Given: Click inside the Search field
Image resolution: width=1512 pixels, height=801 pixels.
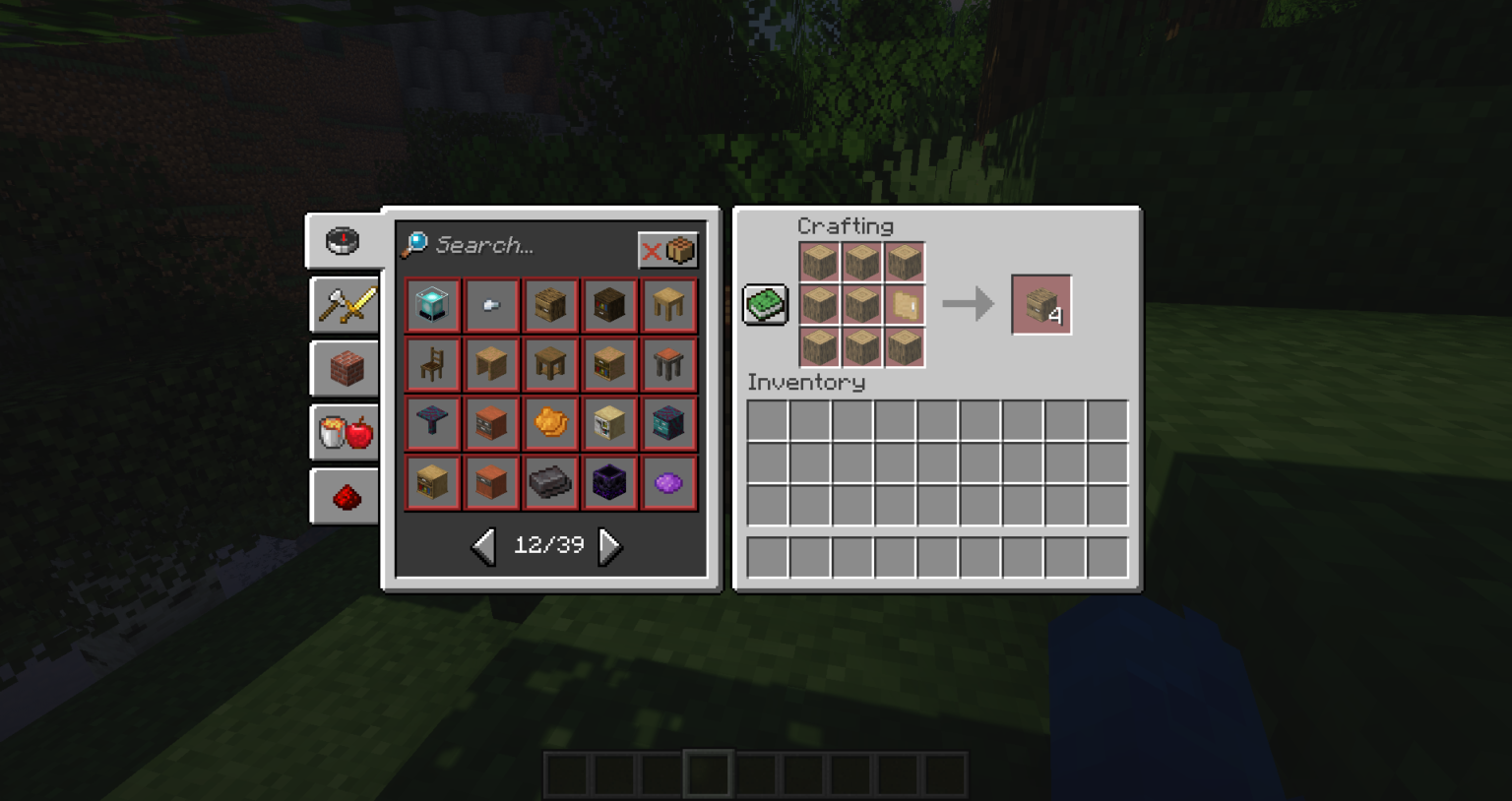Looking at the screenshot, I should [512, 246].
